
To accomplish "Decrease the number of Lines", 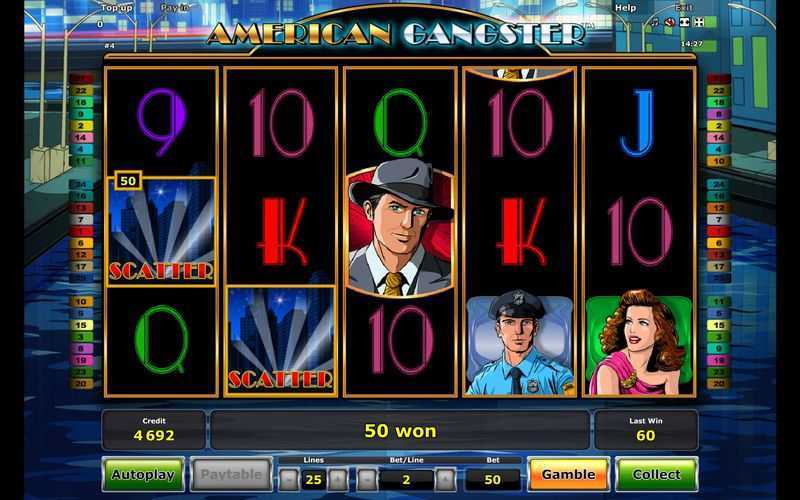I will coord(288,479).
